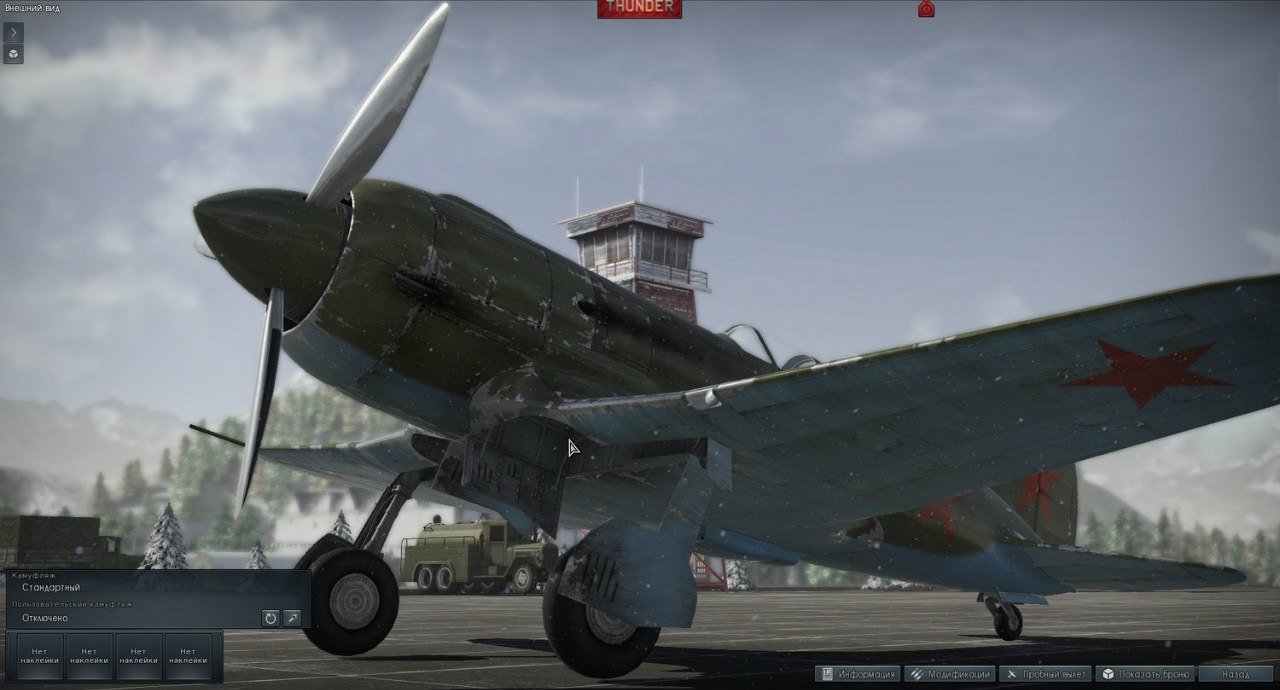Click the red icon right of Thunder logo
This screenshot has height=690, width=1280.
926,9
